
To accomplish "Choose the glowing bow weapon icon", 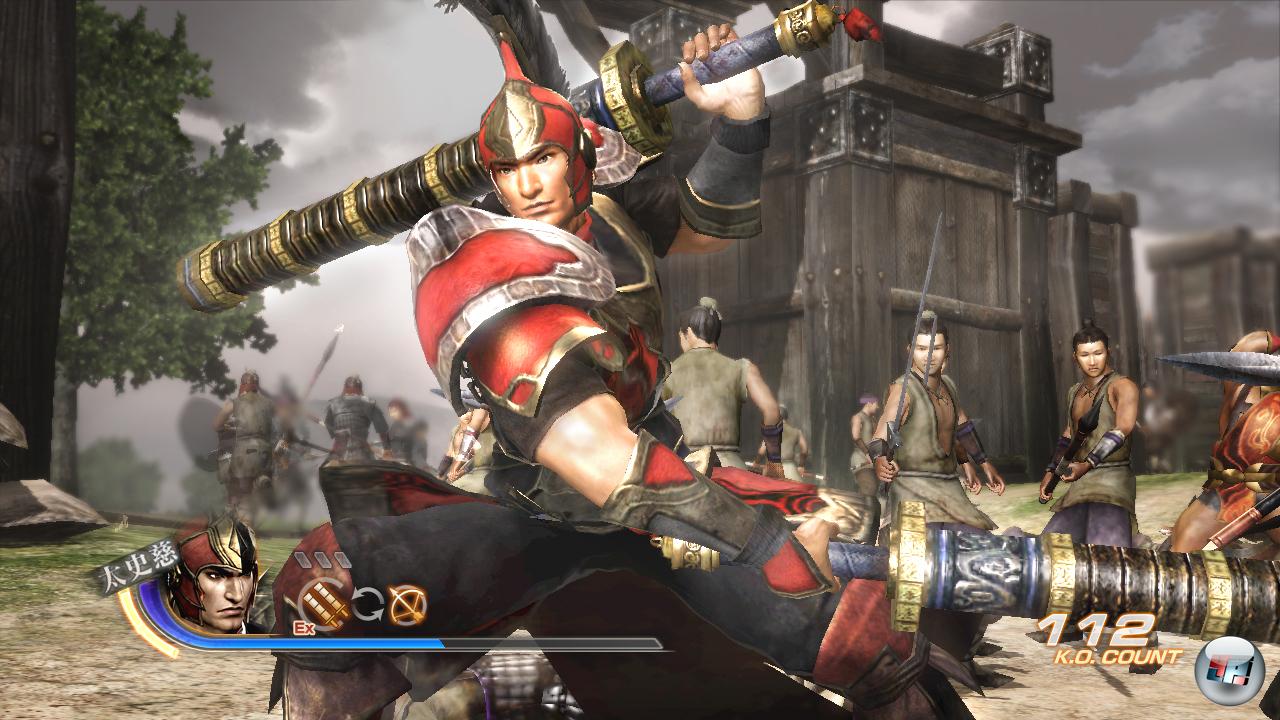I will pos(407,603).
